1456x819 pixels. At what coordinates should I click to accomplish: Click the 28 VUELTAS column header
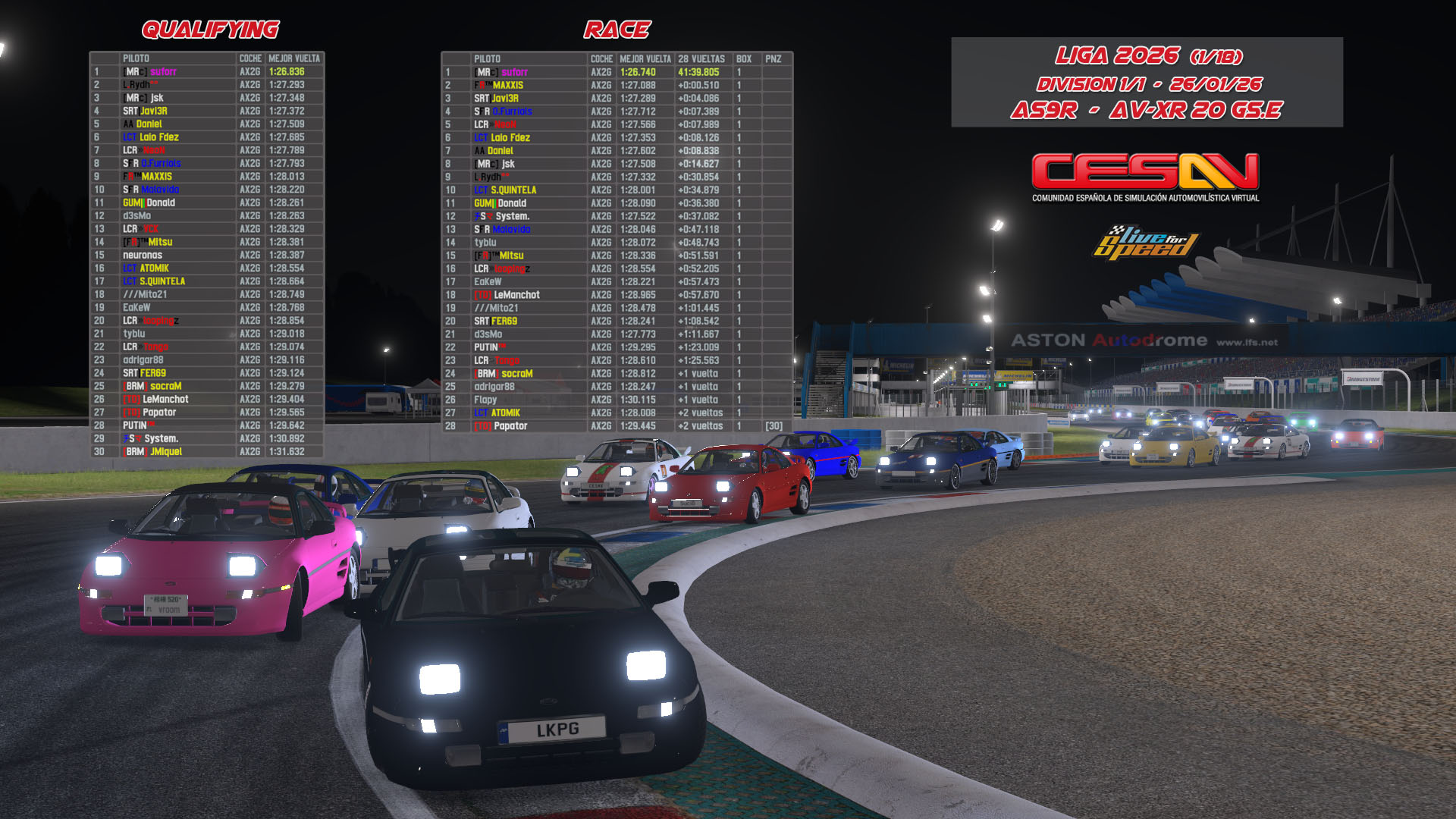(x=701, y=59)
